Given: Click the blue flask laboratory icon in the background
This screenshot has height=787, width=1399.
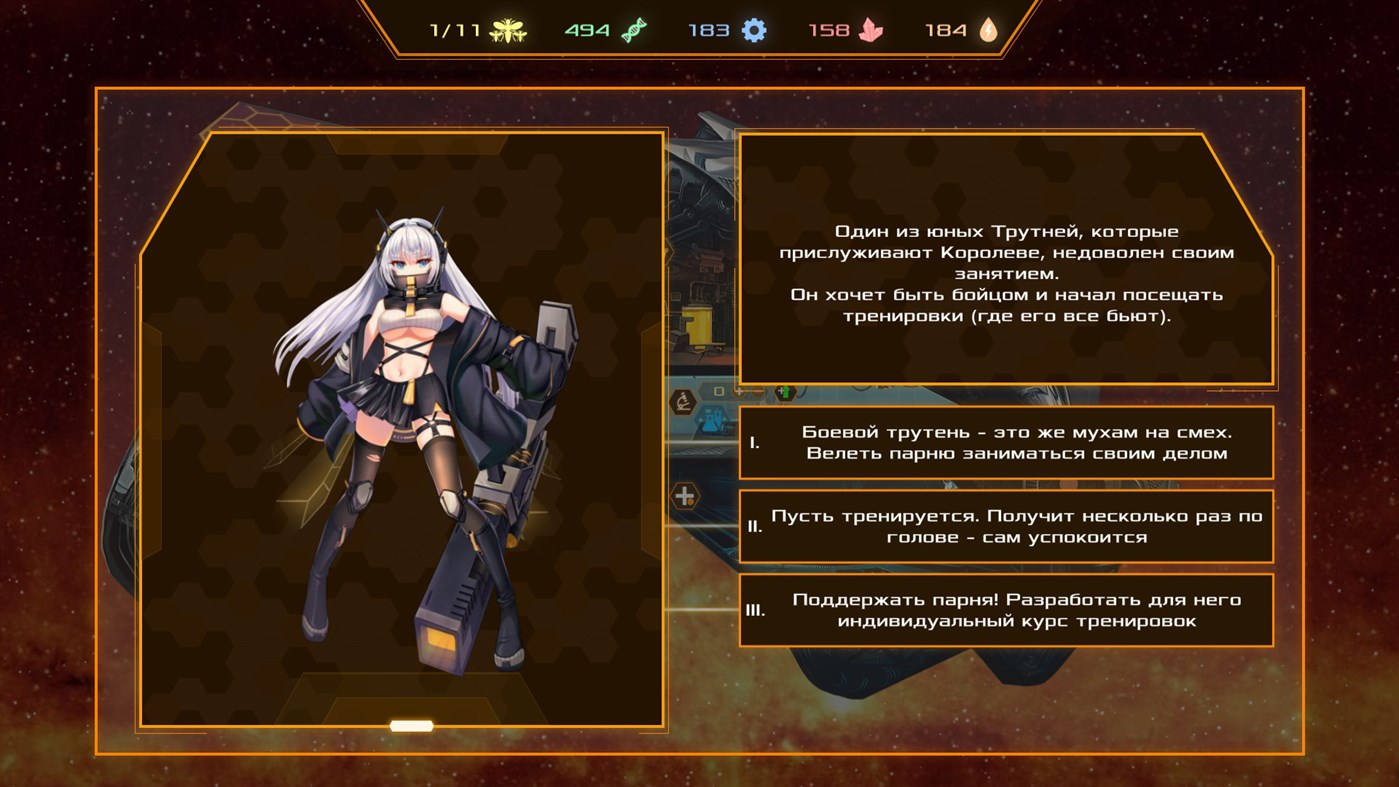Looking at the screenshot, I should pos(710,420).
